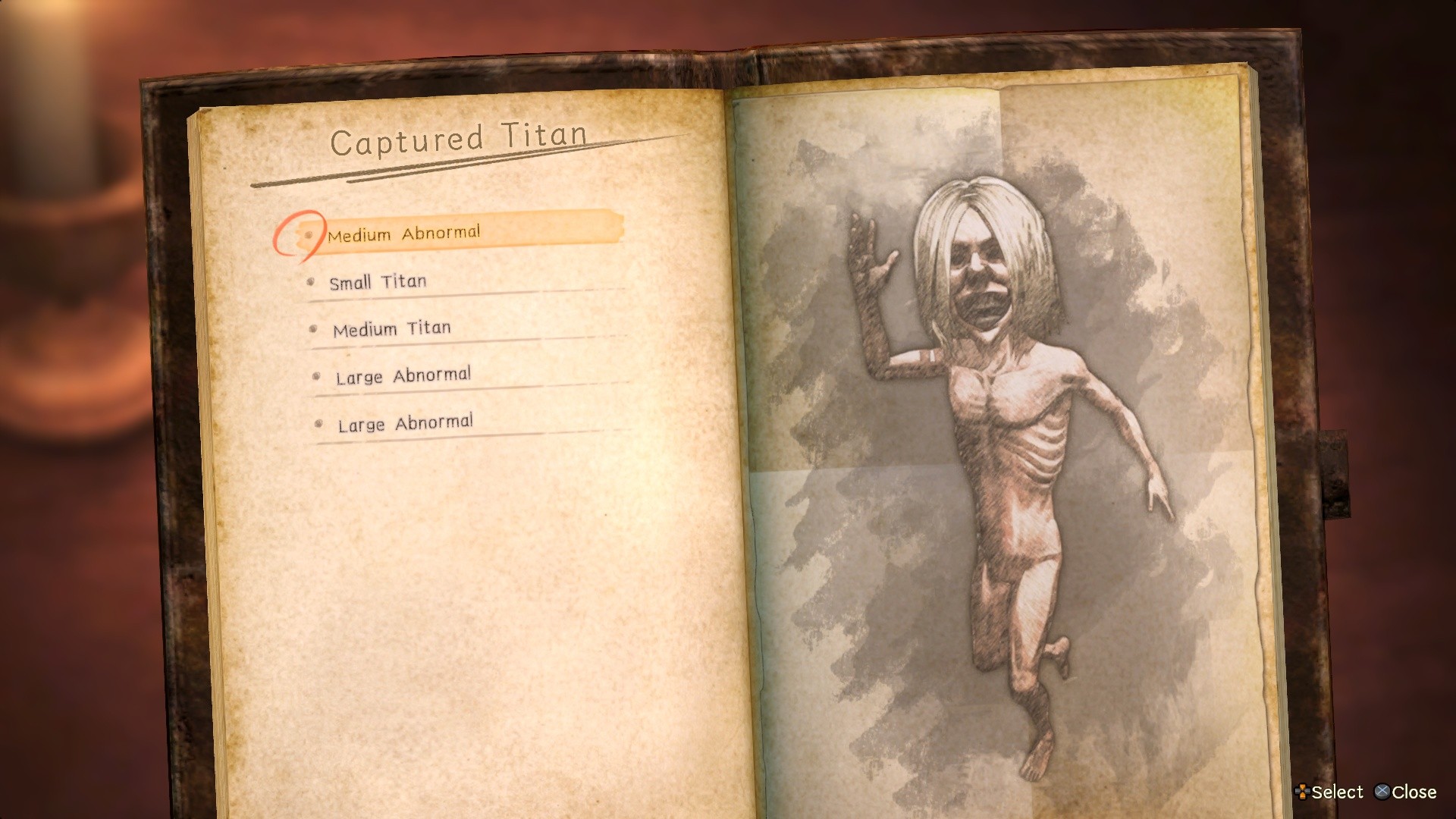This screenshot has height=819, width=1456.
Task: Click the Captured Titan page title
Action: pyautogui.click(x=457, y=138)
